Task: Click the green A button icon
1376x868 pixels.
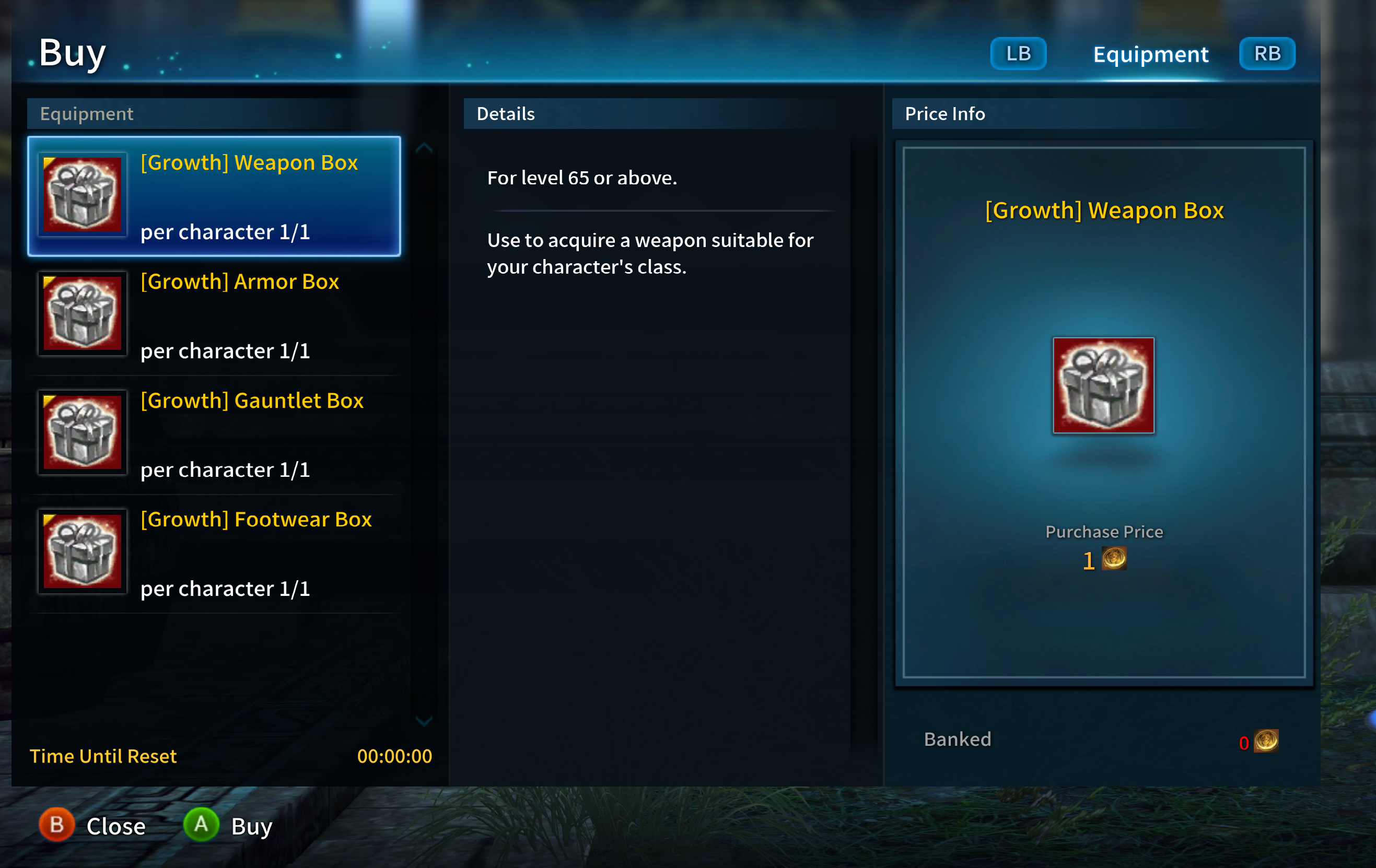Action: pyautogui.click(x=201, y=825)
